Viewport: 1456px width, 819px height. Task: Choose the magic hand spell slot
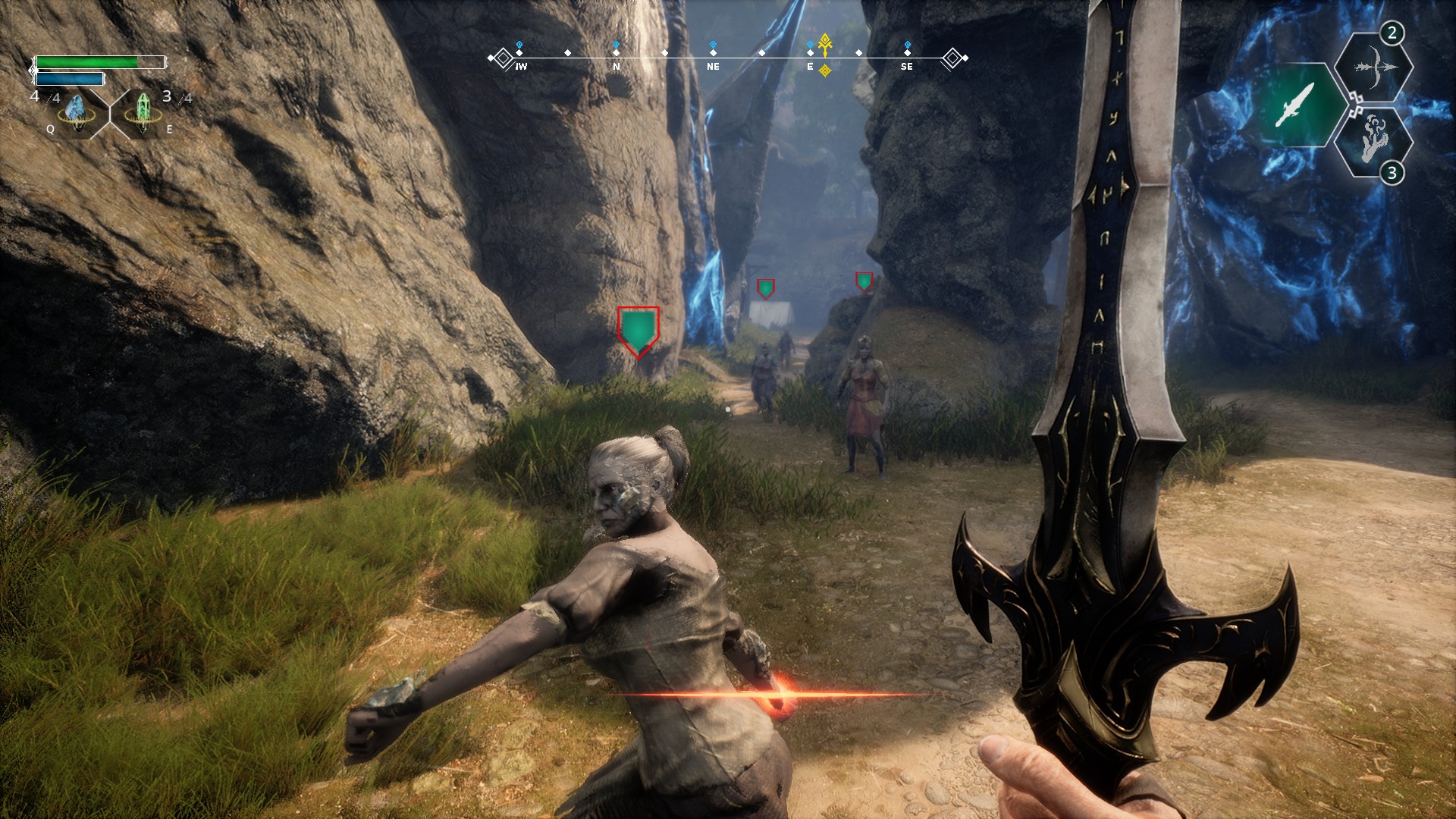(1373, 141)
